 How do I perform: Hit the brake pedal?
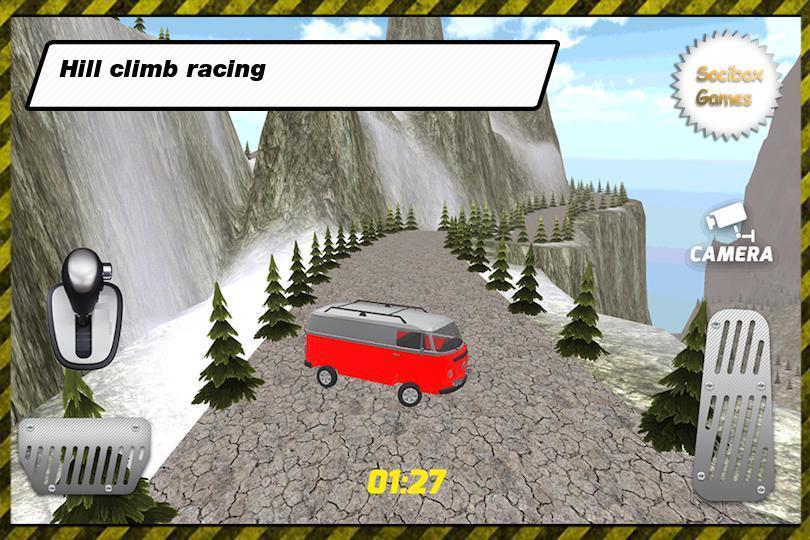86,453
